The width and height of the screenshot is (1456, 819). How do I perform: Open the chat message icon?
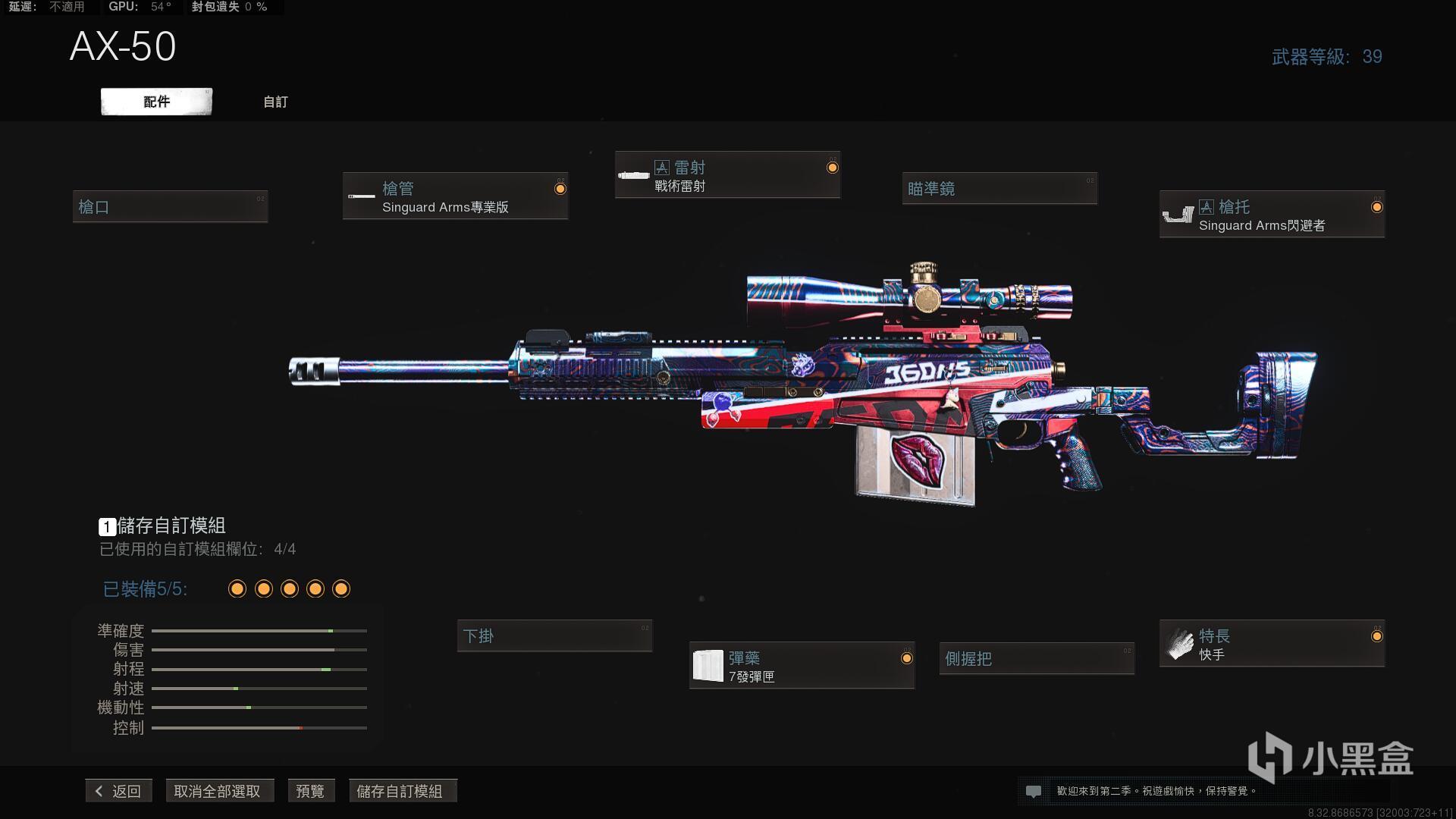click(x=1033, y=791)
